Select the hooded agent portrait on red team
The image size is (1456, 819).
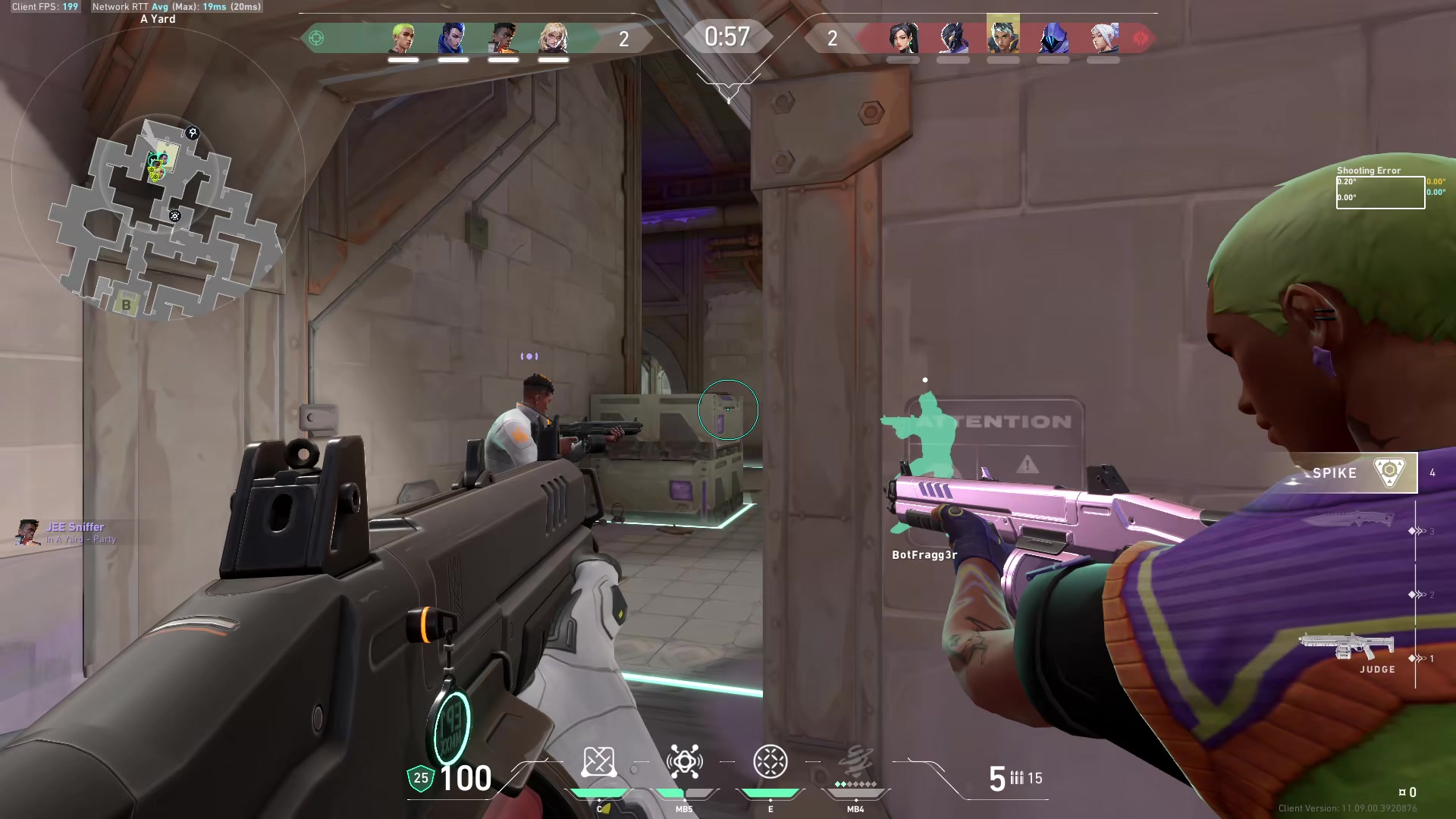[1053, 38]
